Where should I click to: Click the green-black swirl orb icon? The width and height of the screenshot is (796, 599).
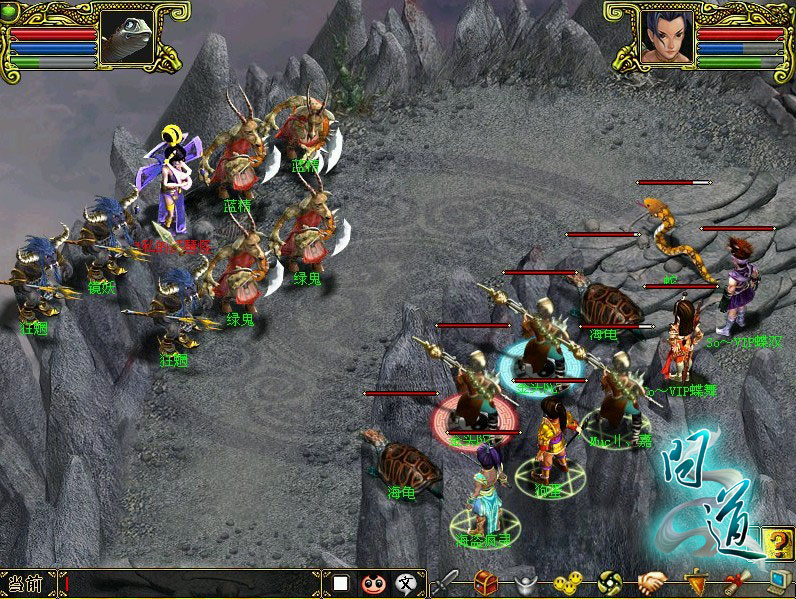(x=610, y=582)
